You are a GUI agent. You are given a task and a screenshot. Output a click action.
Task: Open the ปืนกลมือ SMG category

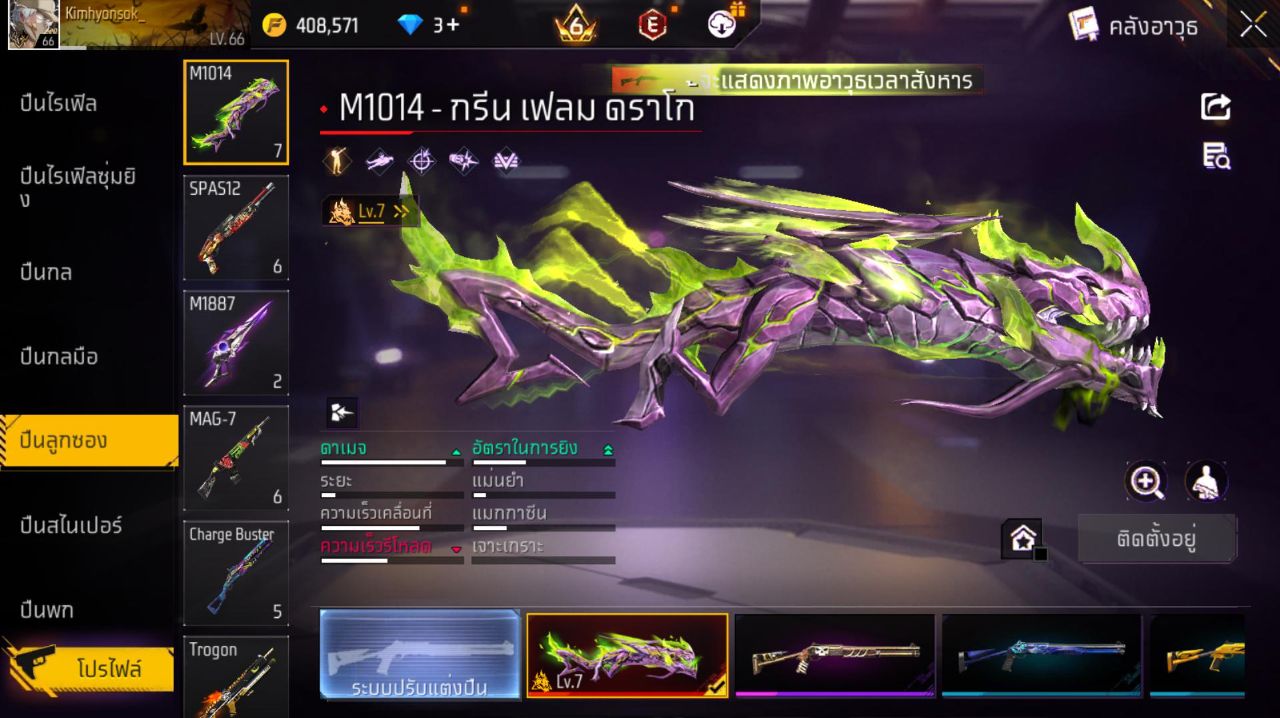tap(60, 357)
